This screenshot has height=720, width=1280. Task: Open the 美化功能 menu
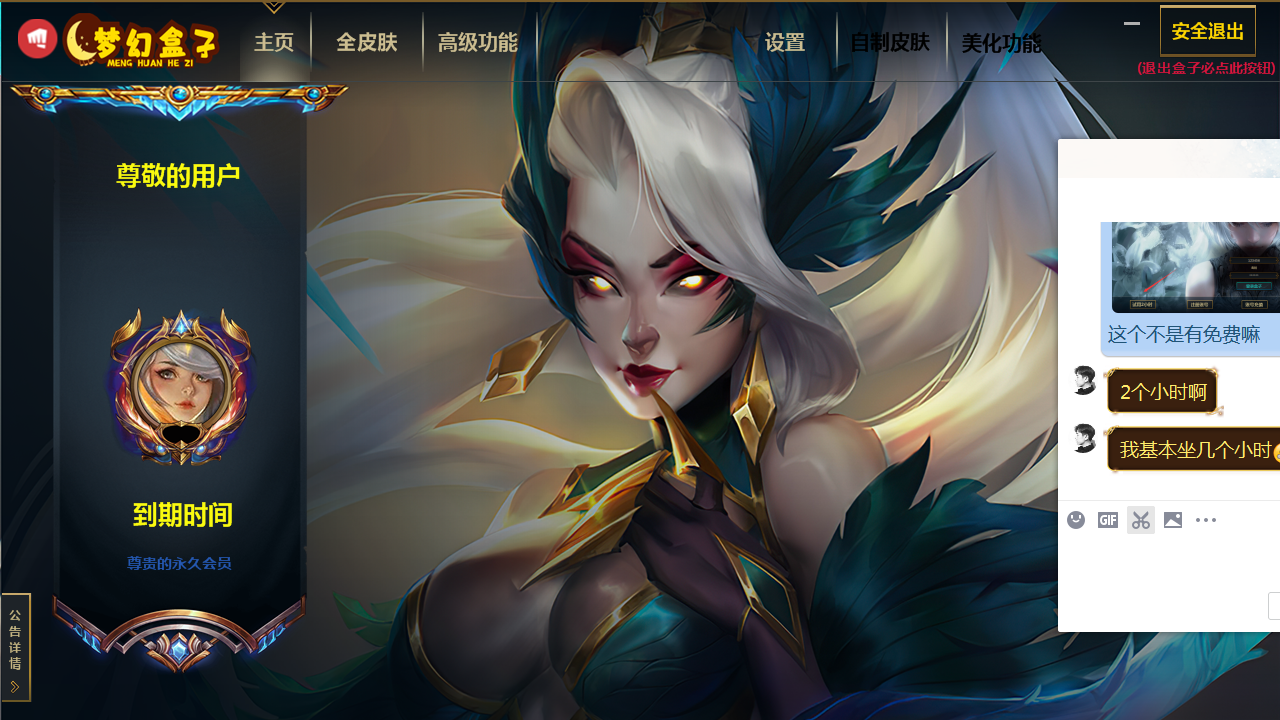1001,42
